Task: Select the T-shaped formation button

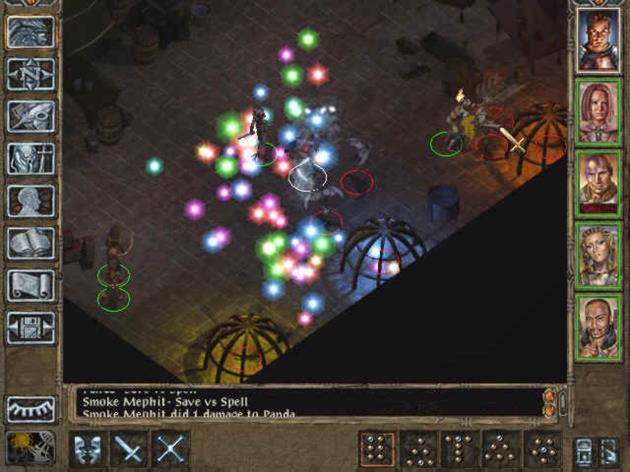Action: click(x=460, y=449)
